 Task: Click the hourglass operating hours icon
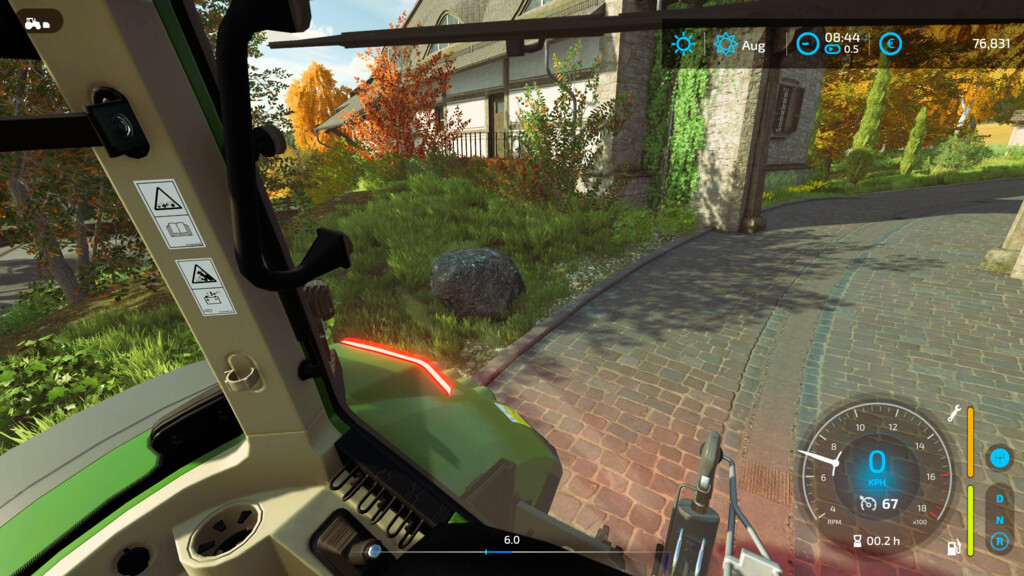coord(856,540)
